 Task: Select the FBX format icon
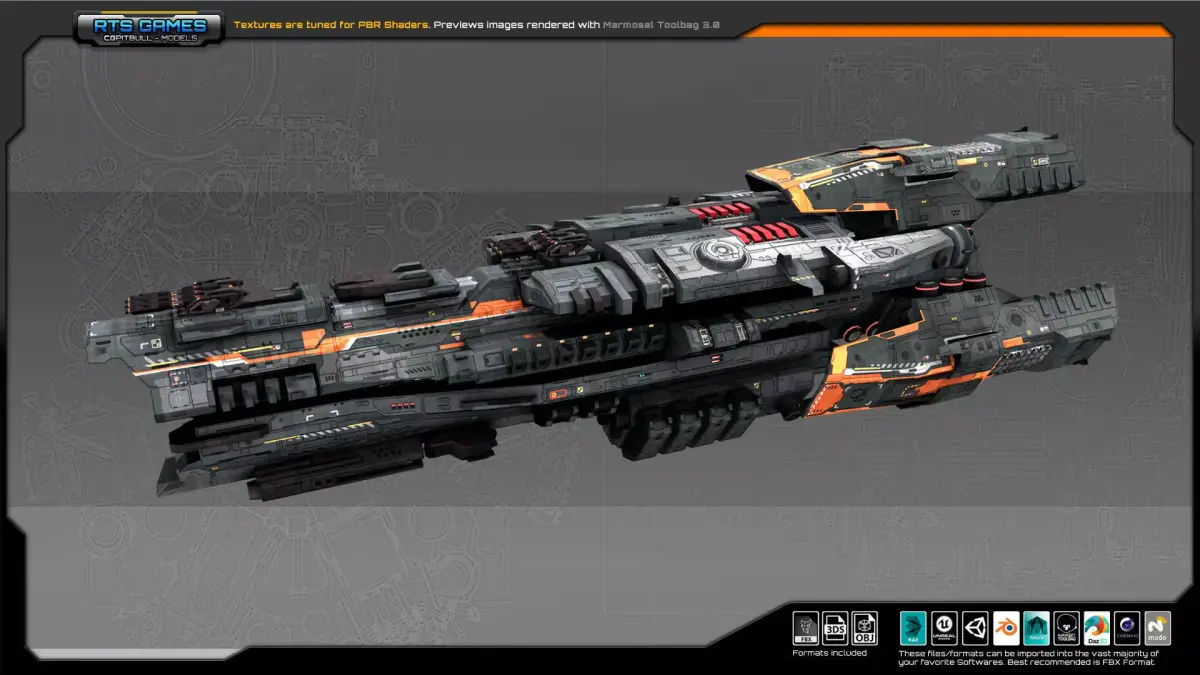point(805,628)
